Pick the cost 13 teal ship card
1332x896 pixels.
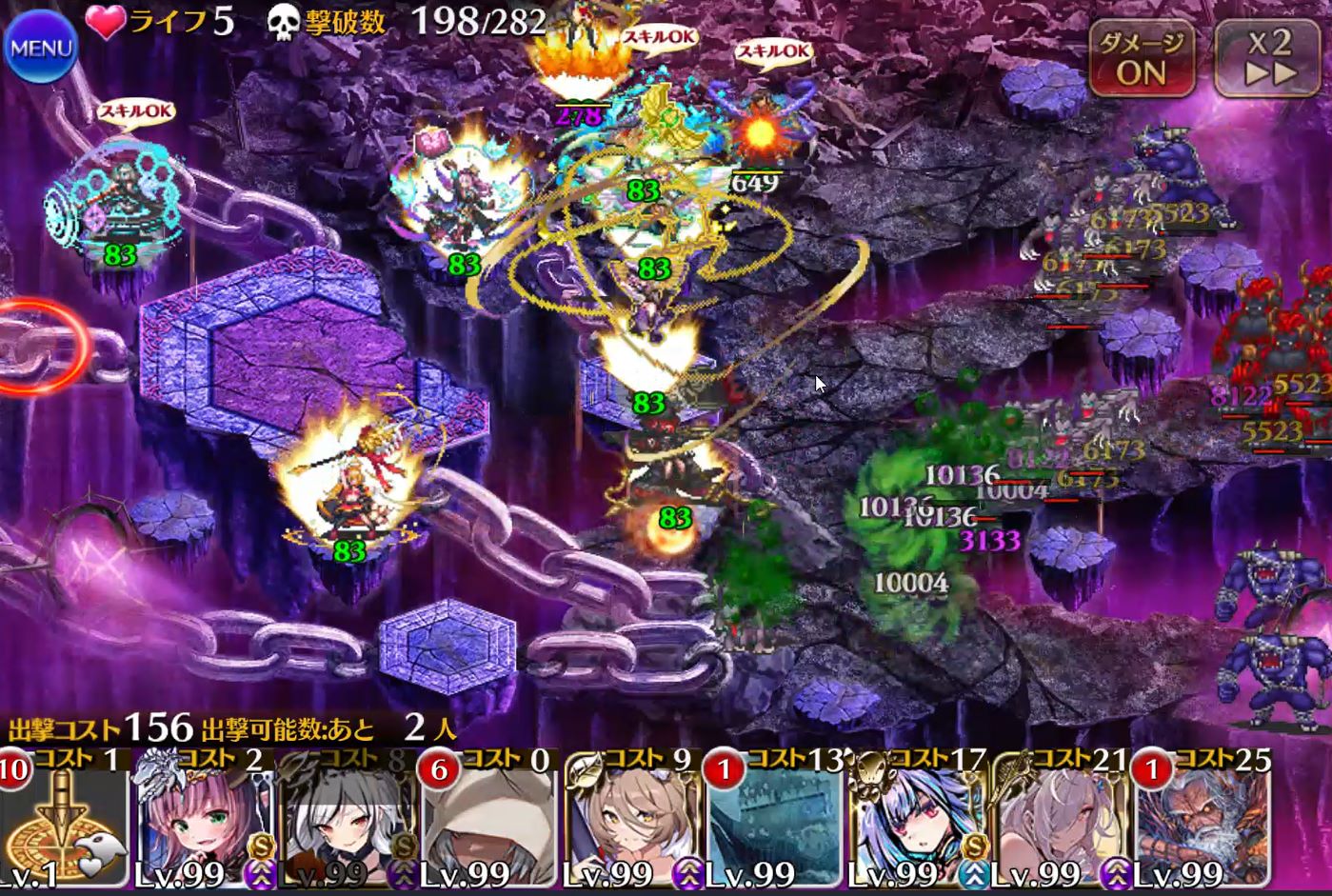[x=774, y=821]
